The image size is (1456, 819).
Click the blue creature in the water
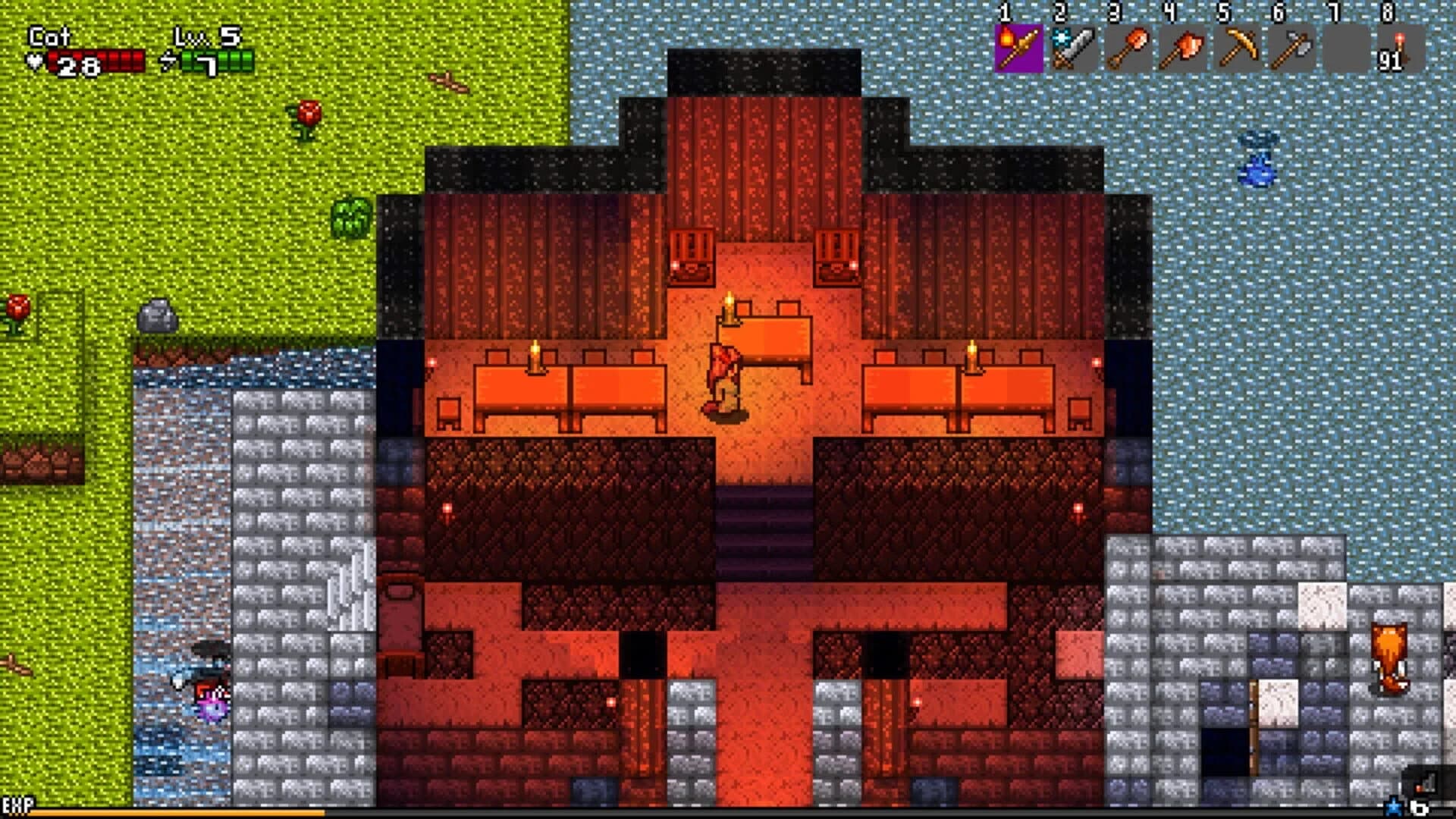tap(1255, 159)
